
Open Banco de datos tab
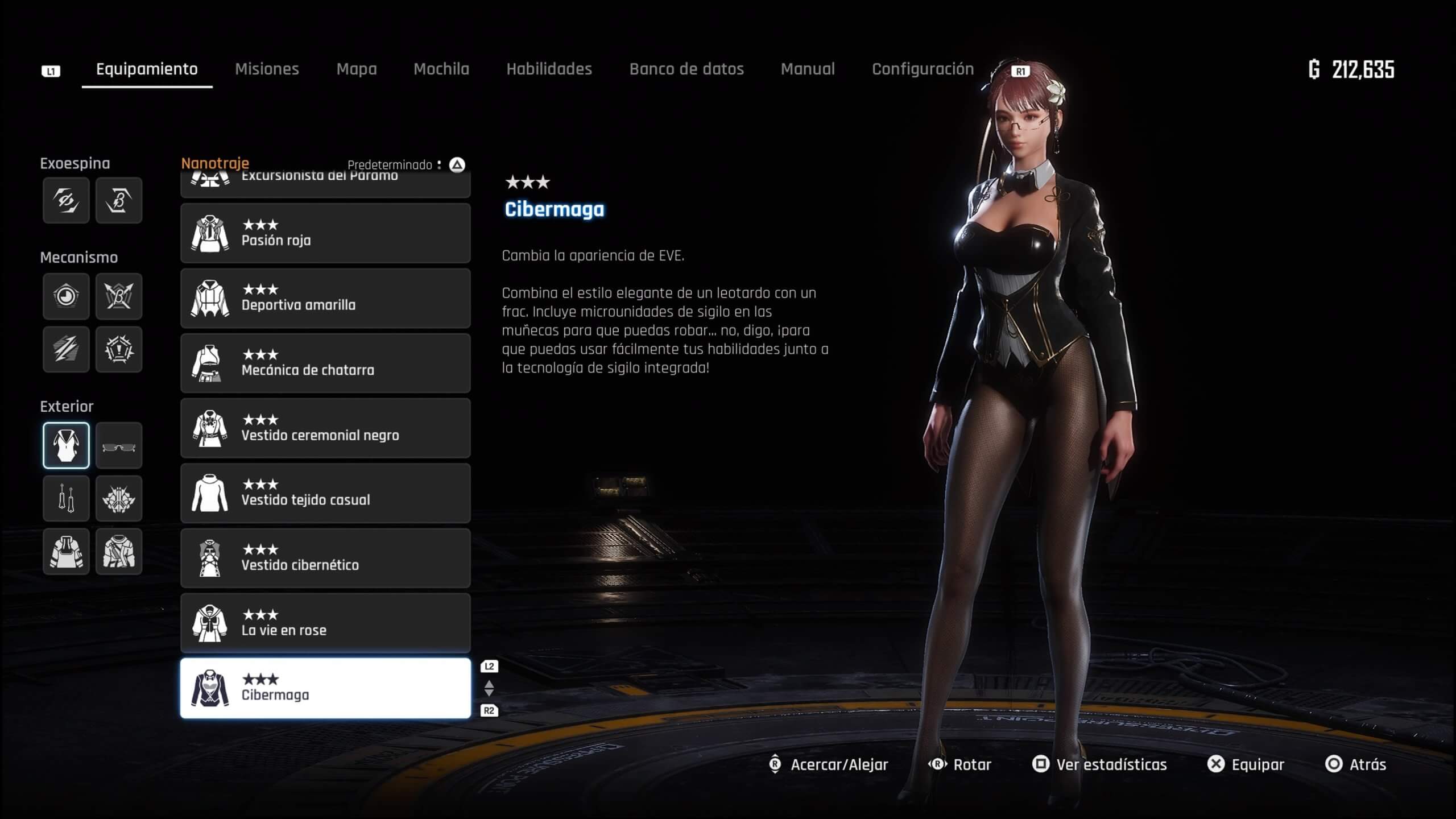click(x=686, y=69)
